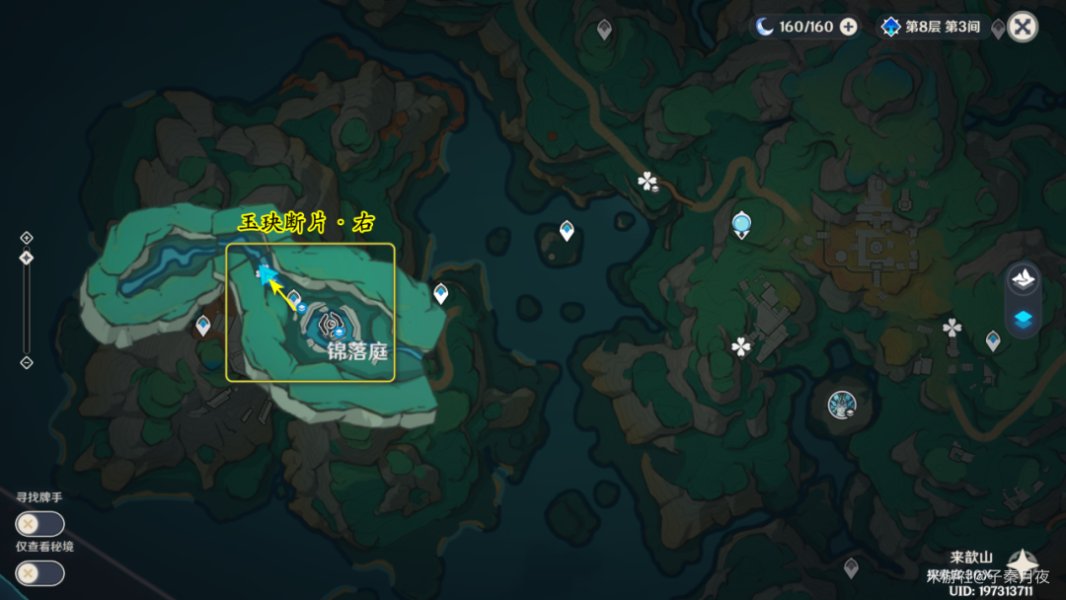Toggle the 寻找牌手 switch
Screen dimensions: 1066x600
[40, 524]
